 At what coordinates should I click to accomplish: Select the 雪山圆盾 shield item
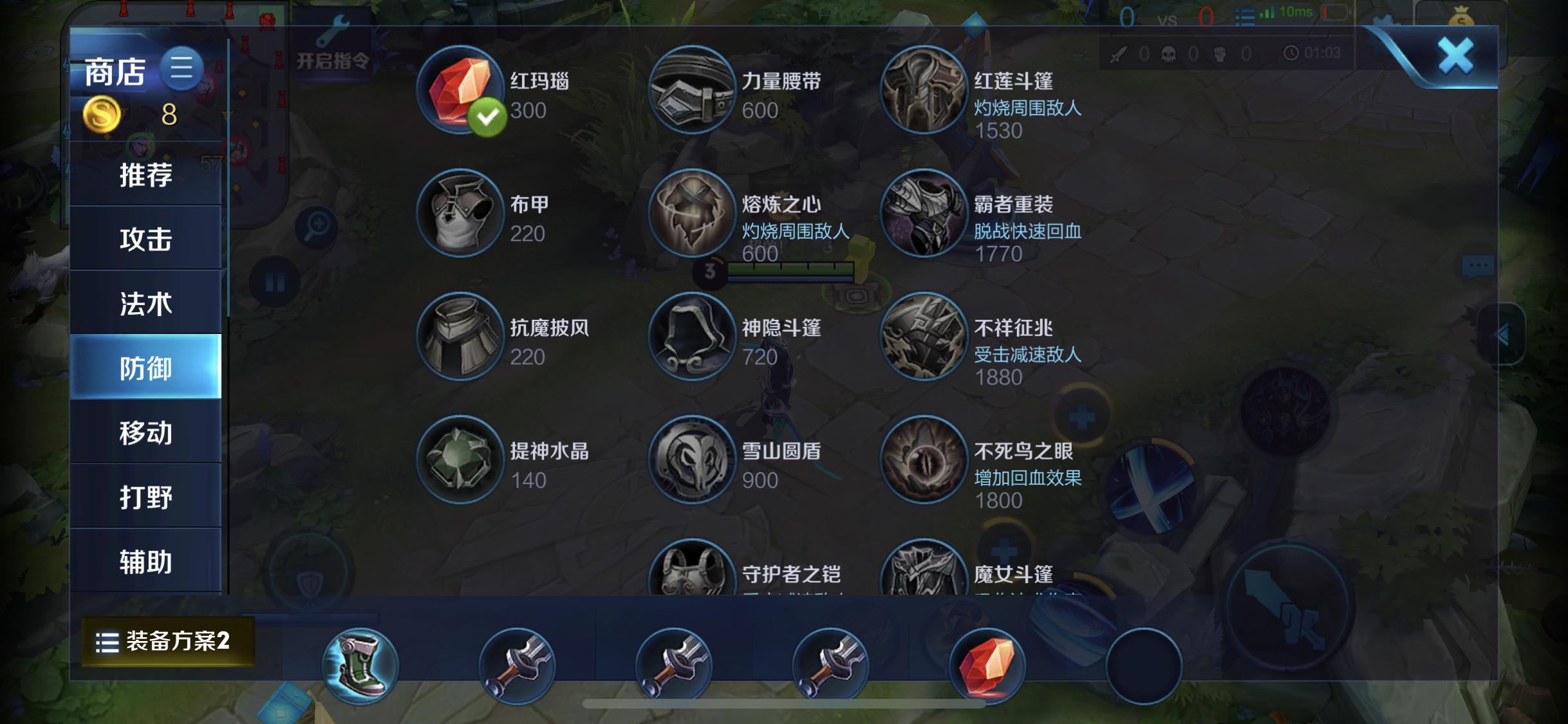coord(690,461)
